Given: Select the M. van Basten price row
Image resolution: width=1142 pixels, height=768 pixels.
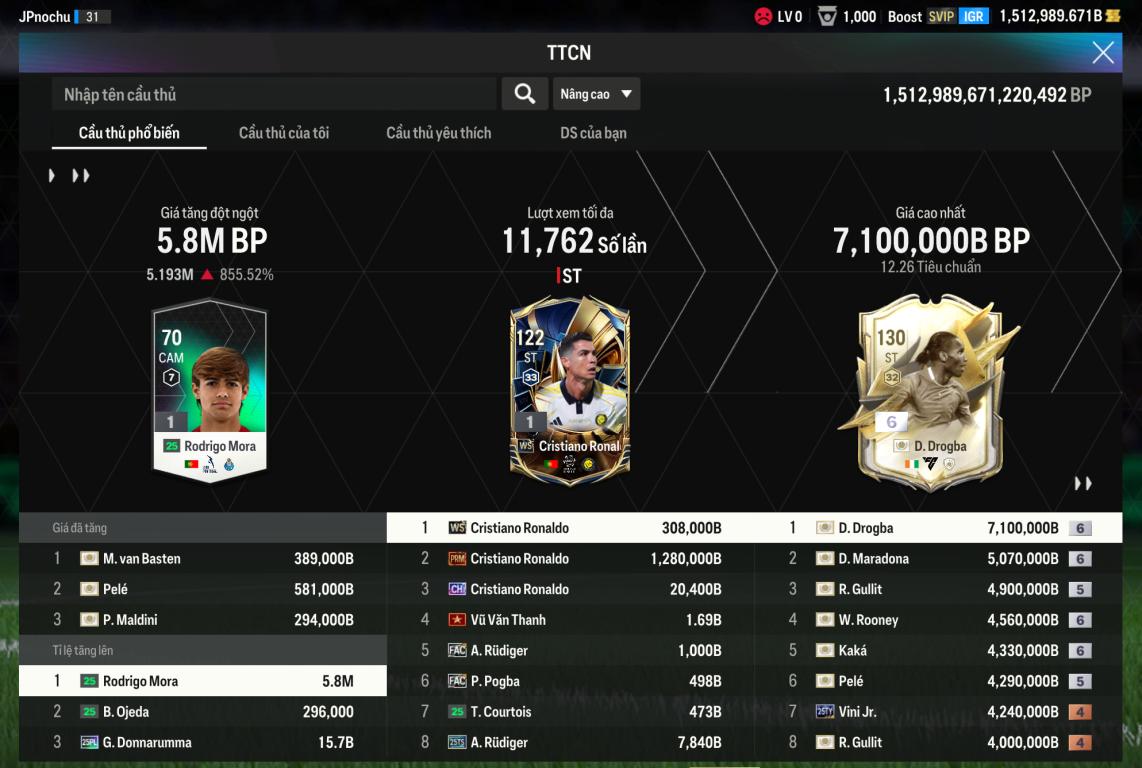Looking at the screenshot, I should click(203, 559).
